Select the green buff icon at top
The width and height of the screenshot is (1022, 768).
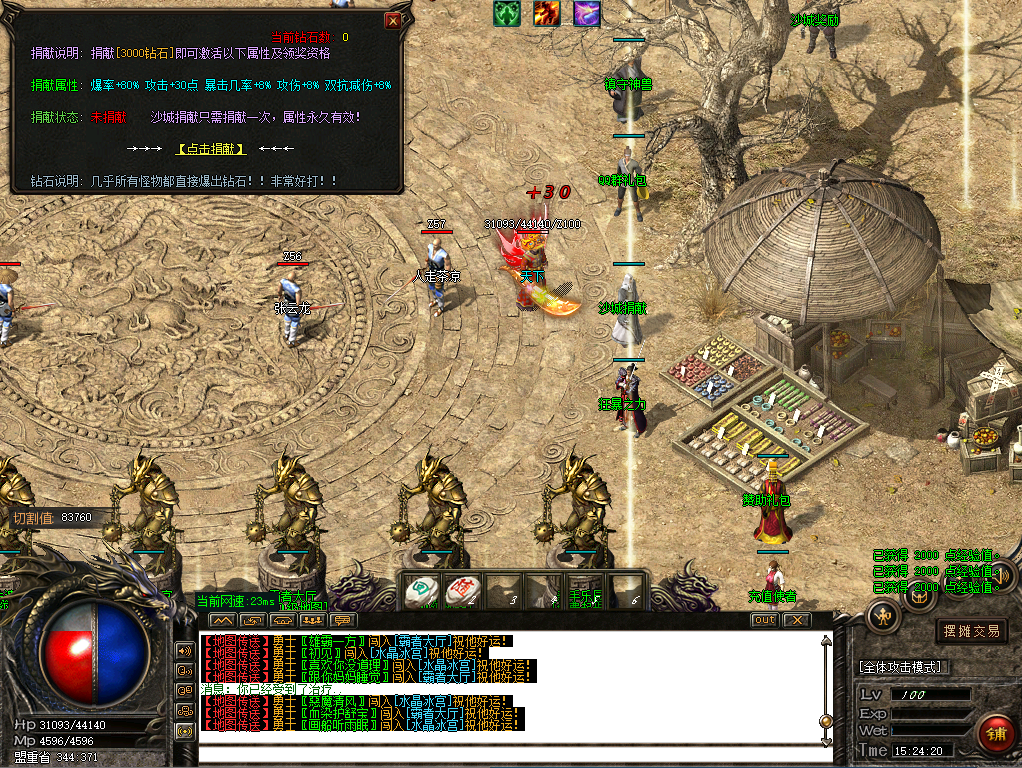pos(507,13)
